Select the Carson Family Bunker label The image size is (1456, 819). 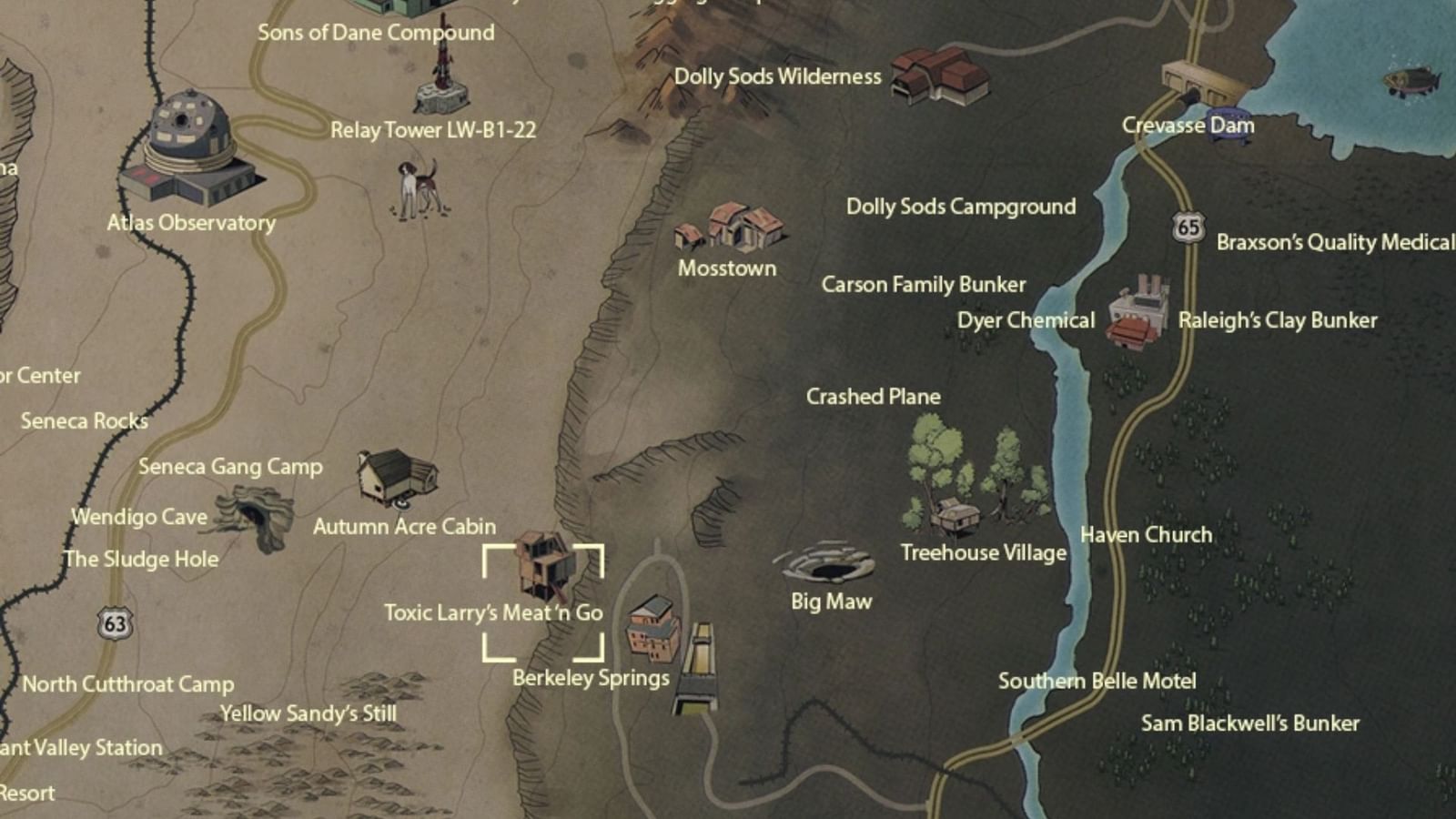(924, 284)
